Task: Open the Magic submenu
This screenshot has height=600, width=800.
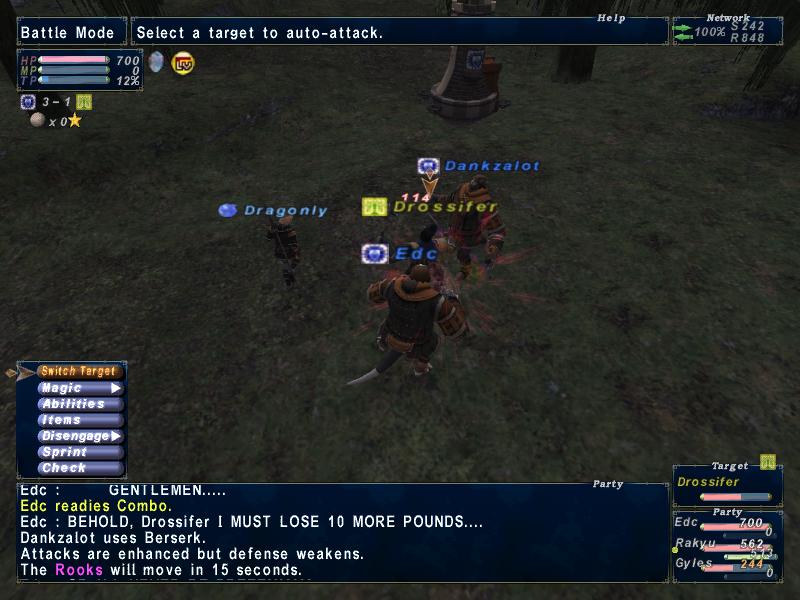Action: [80, 388]
